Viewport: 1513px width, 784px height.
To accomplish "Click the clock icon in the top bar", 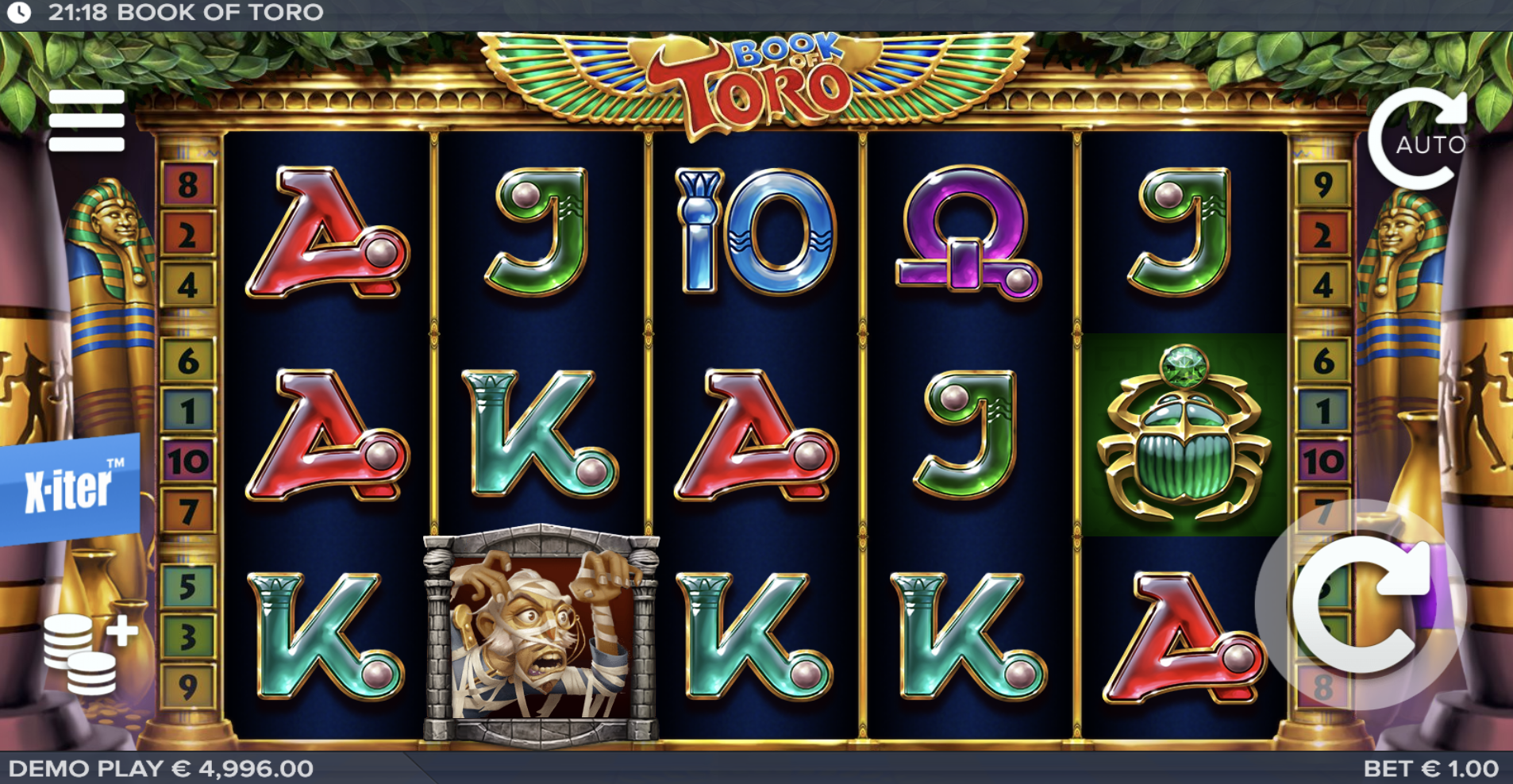I will [x=19, y=12].
